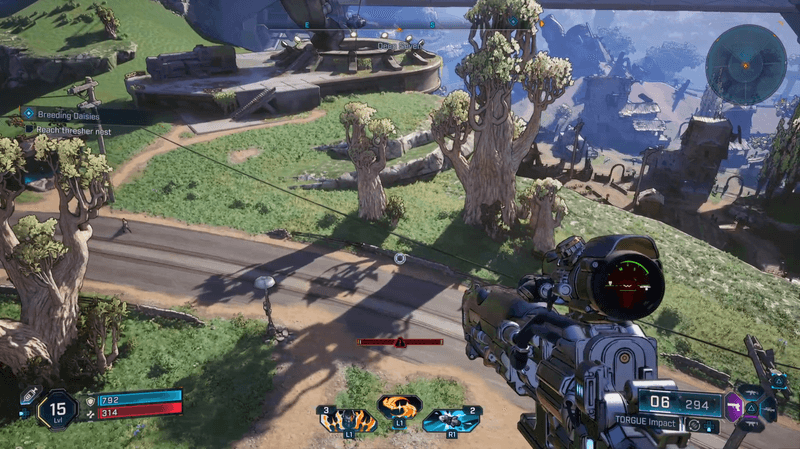Click the level 15 hexagon badge
The width and height of the screenshot is (800, 449).
click(x=58, y=408)
